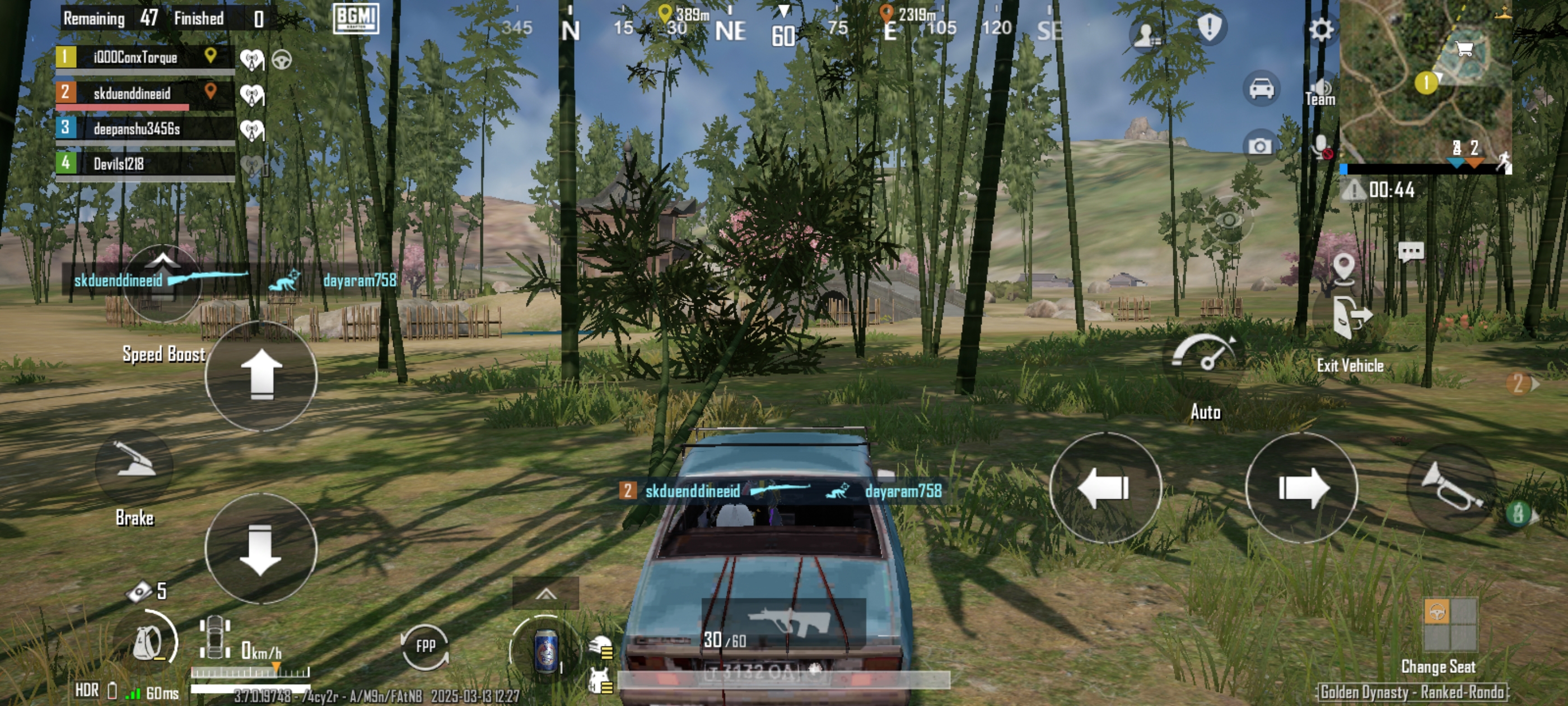Toggle the microphone icon
The width and height of the screenshot is (1568, 706).
(x=1321, y=147)
